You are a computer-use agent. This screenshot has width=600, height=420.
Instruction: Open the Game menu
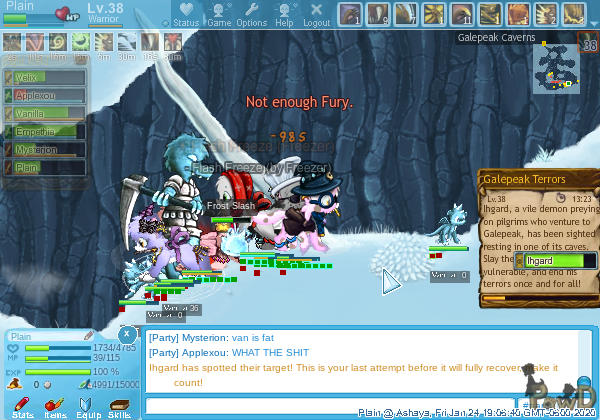point(217,15)
